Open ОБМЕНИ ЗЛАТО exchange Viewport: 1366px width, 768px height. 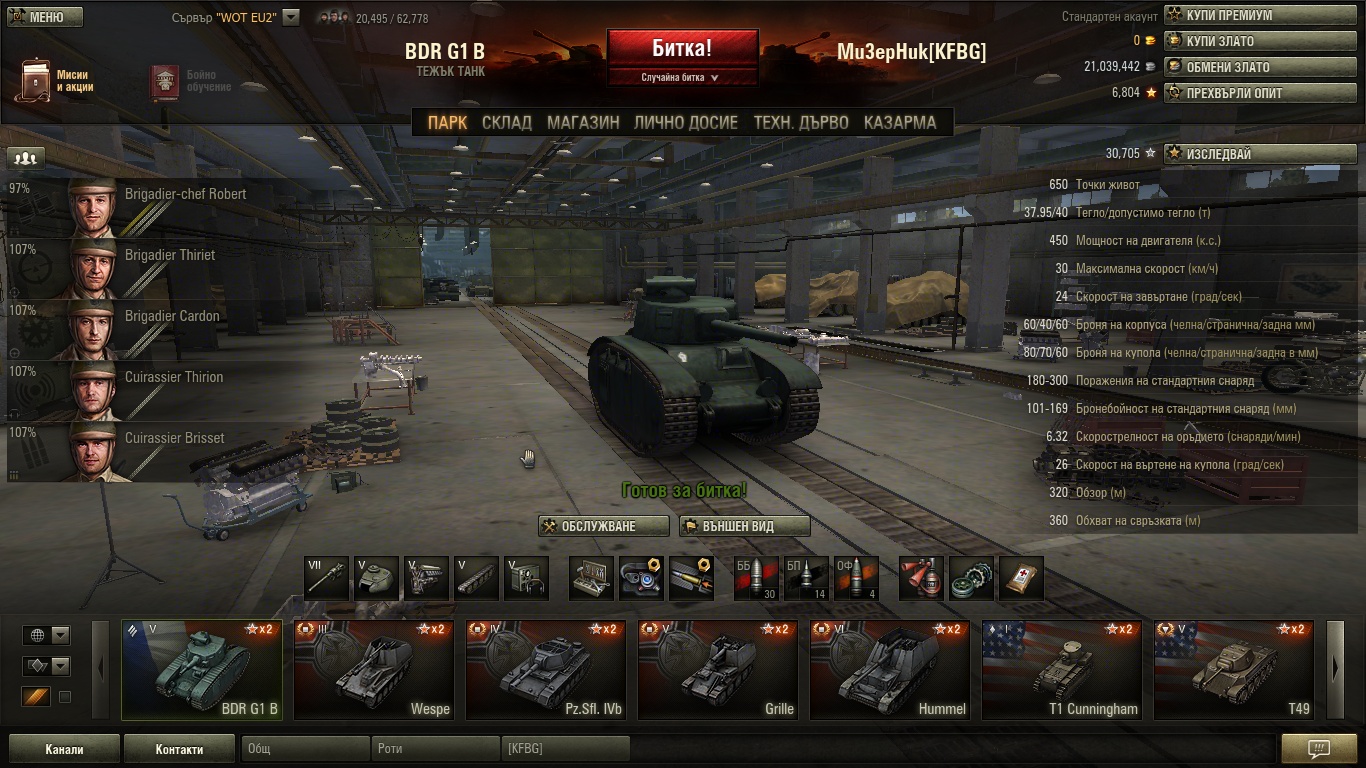point(1260,67)
